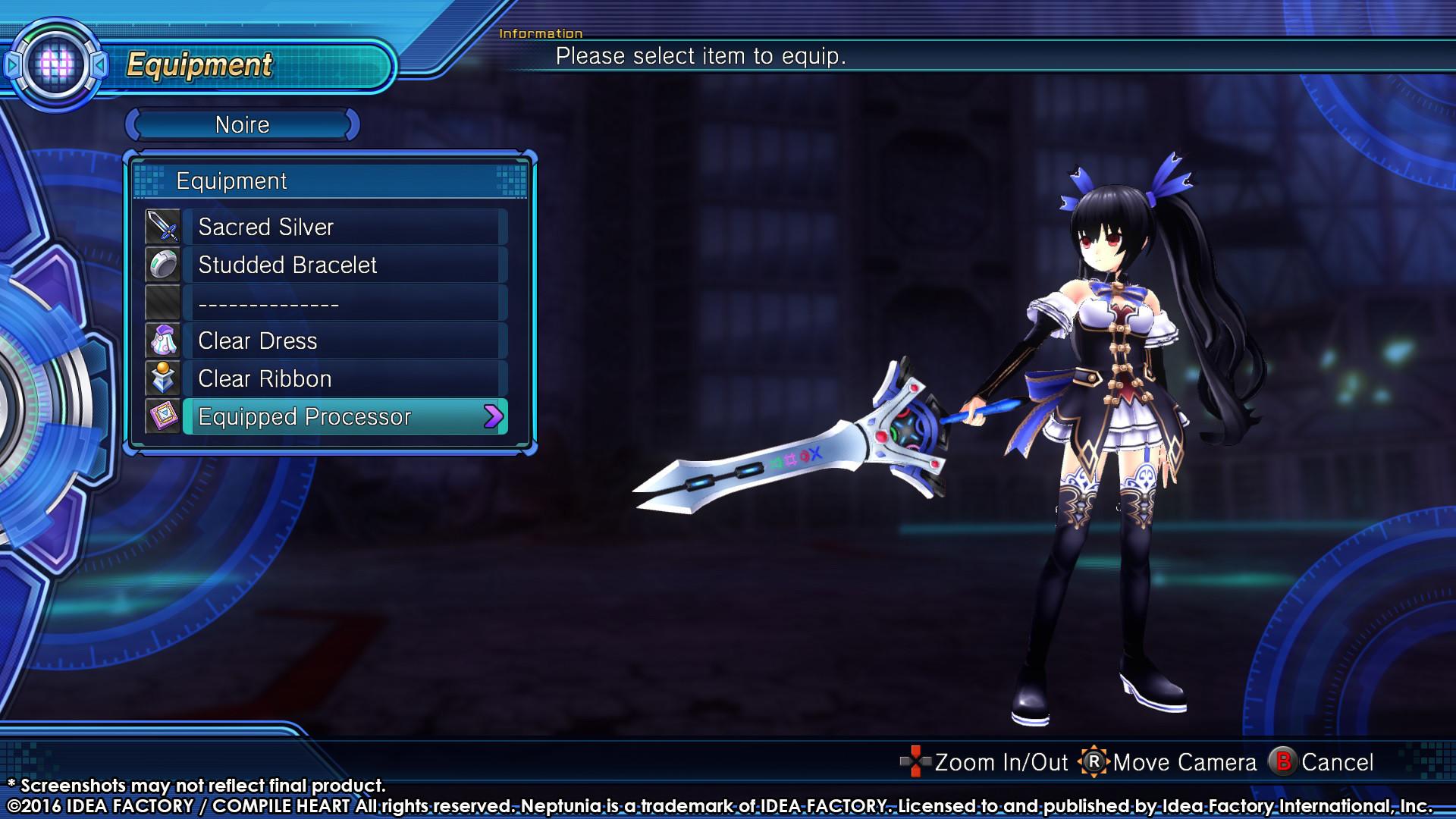Image resolution: width=1456 pixels, height=819 pixels.
Task: Select the processor chip icon on Equipped Processor
Action: (161, 416)
